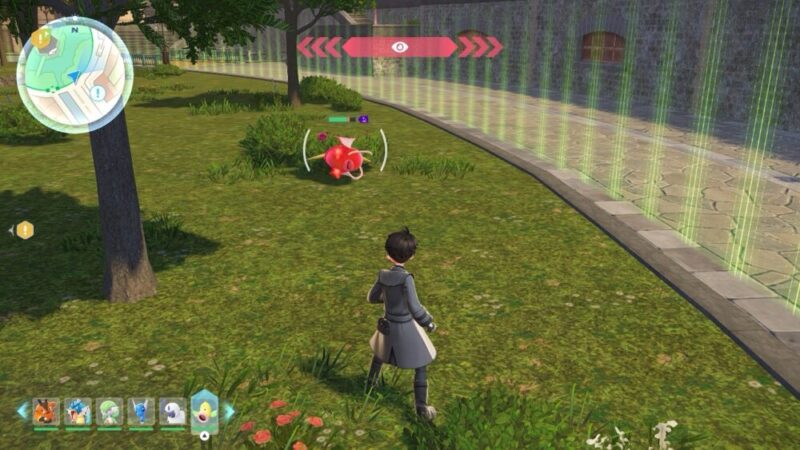The height and width of the screenshot is (450, 800).
Task: Select the orange Pokémon in the first party slot
Action: 45,411
